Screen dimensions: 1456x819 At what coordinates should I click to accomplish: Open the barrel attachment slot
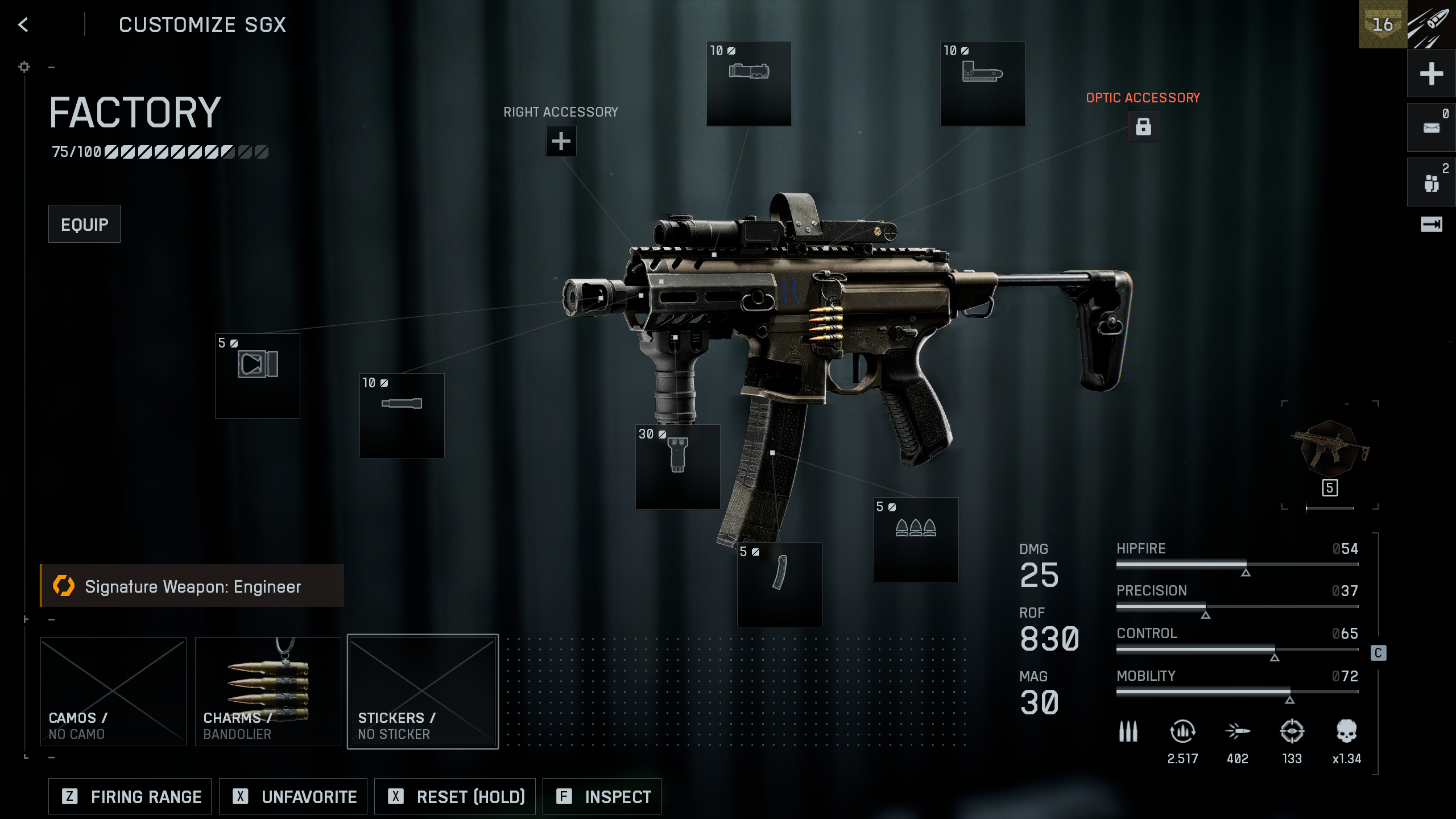tap(402, 415)
